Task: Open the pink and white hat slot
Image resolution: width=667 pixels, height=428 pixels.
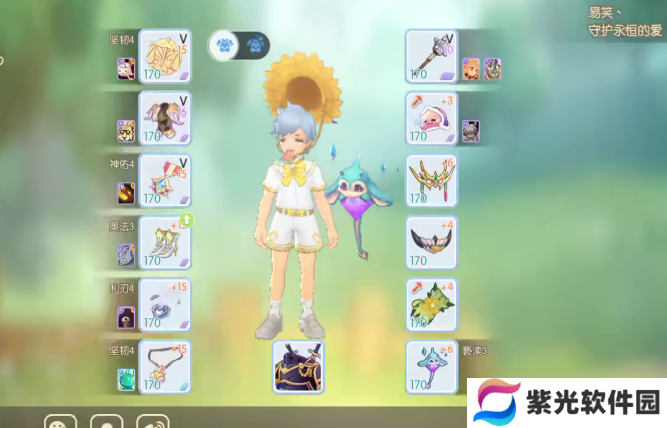Action: tap(431, 118)
